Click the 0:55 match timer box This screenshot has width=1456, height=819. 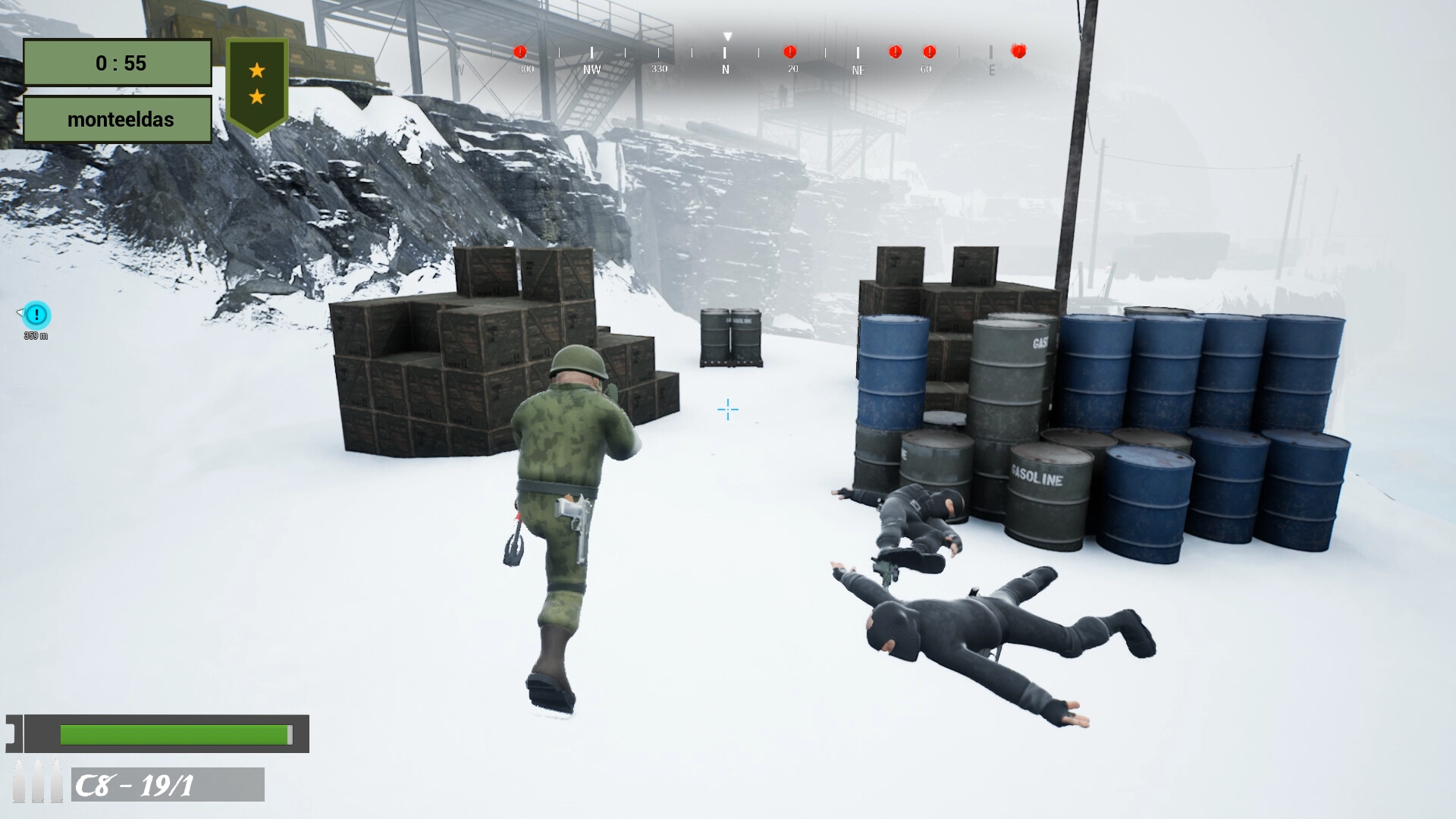point(118,63)
